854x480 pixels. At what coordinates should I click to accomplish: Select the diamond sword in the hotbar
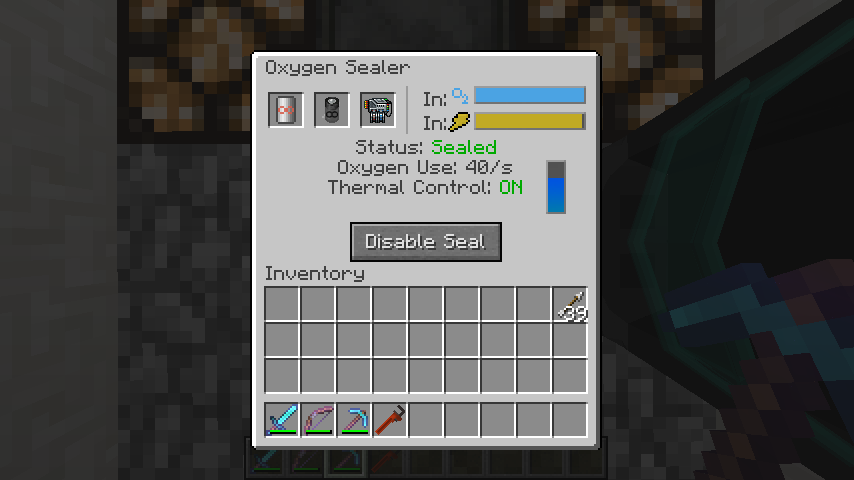coord(282,420)
